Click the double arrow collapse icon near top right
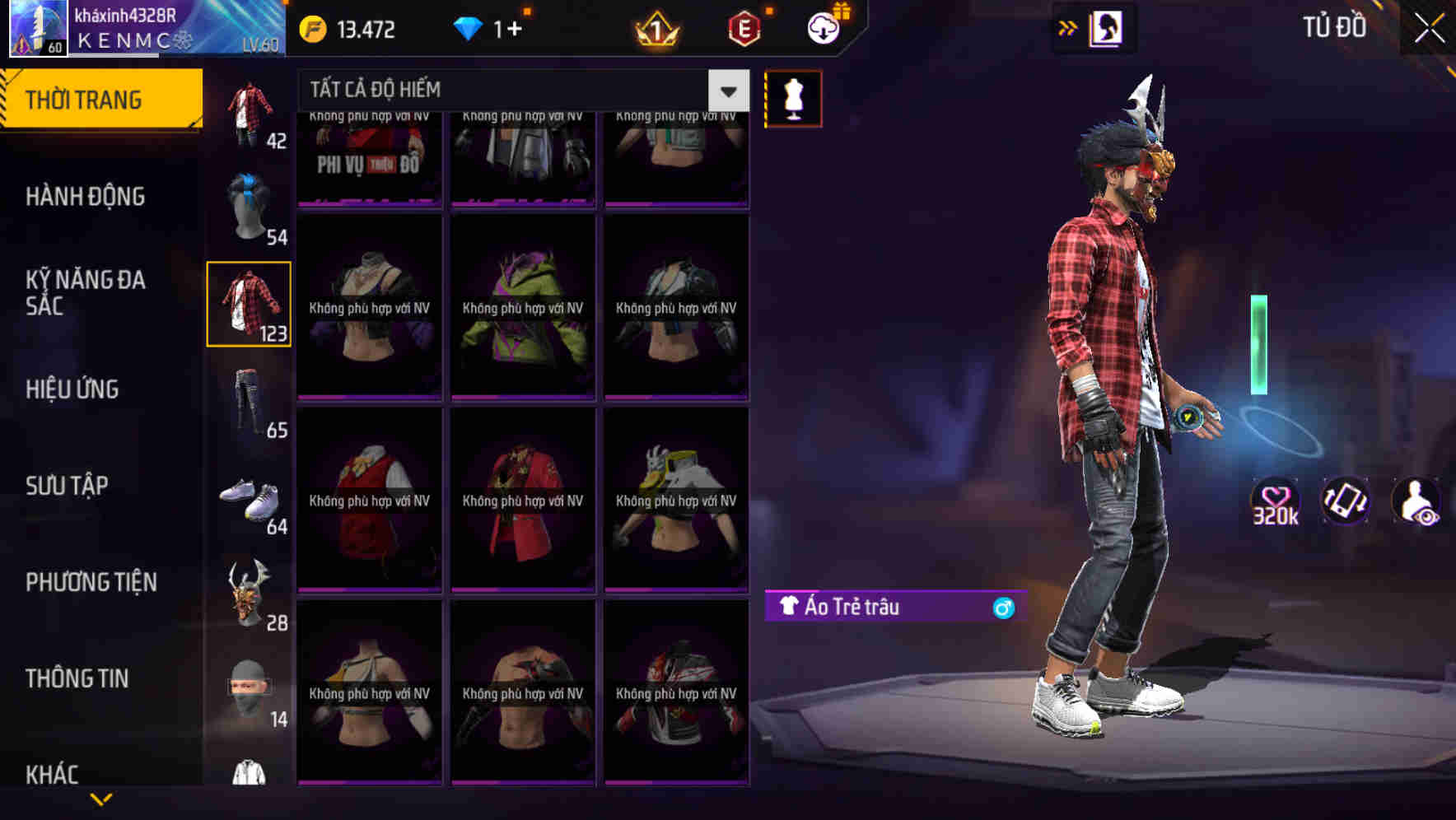This screenshot has height=820, width=1456. point(1068,27)
